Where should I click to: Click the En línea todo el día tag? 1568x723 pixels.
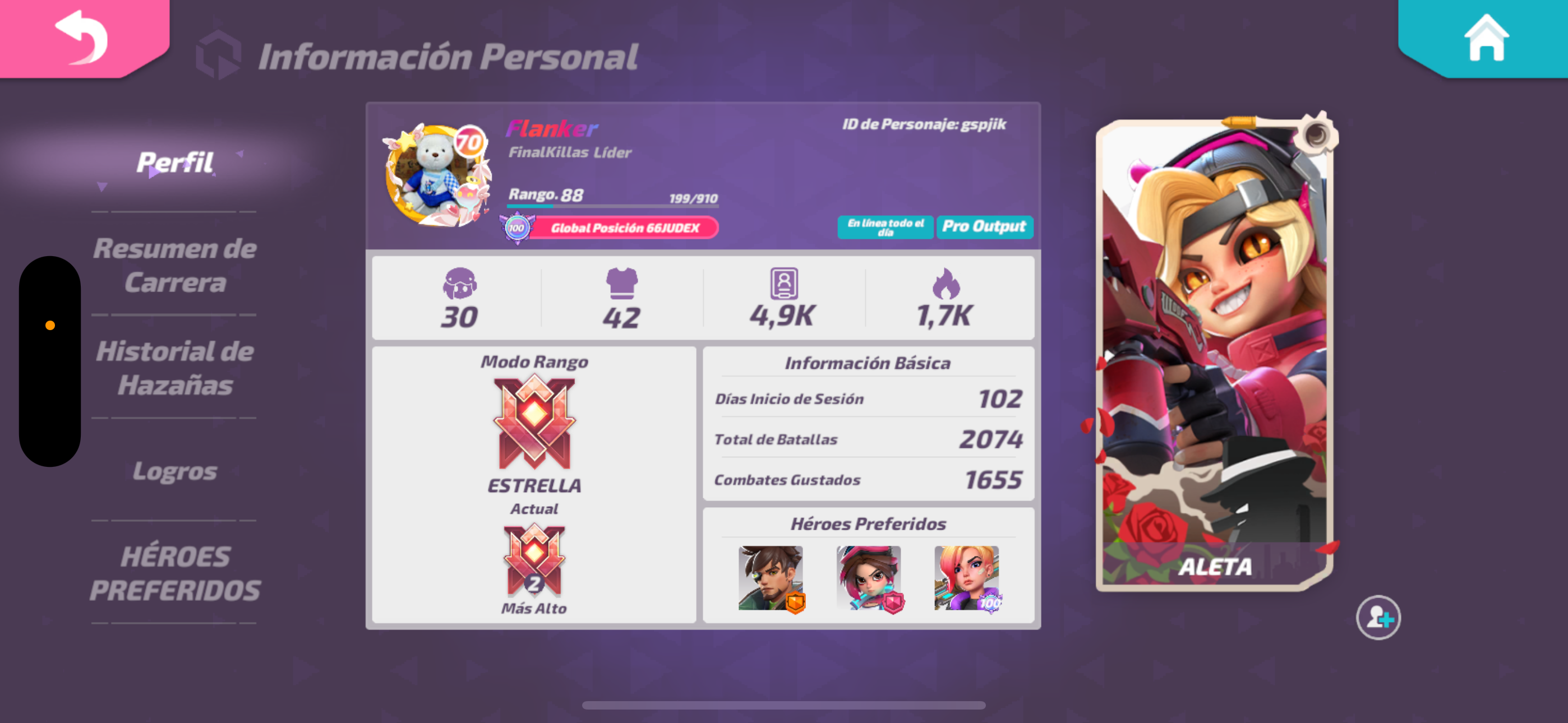[884, 226]
